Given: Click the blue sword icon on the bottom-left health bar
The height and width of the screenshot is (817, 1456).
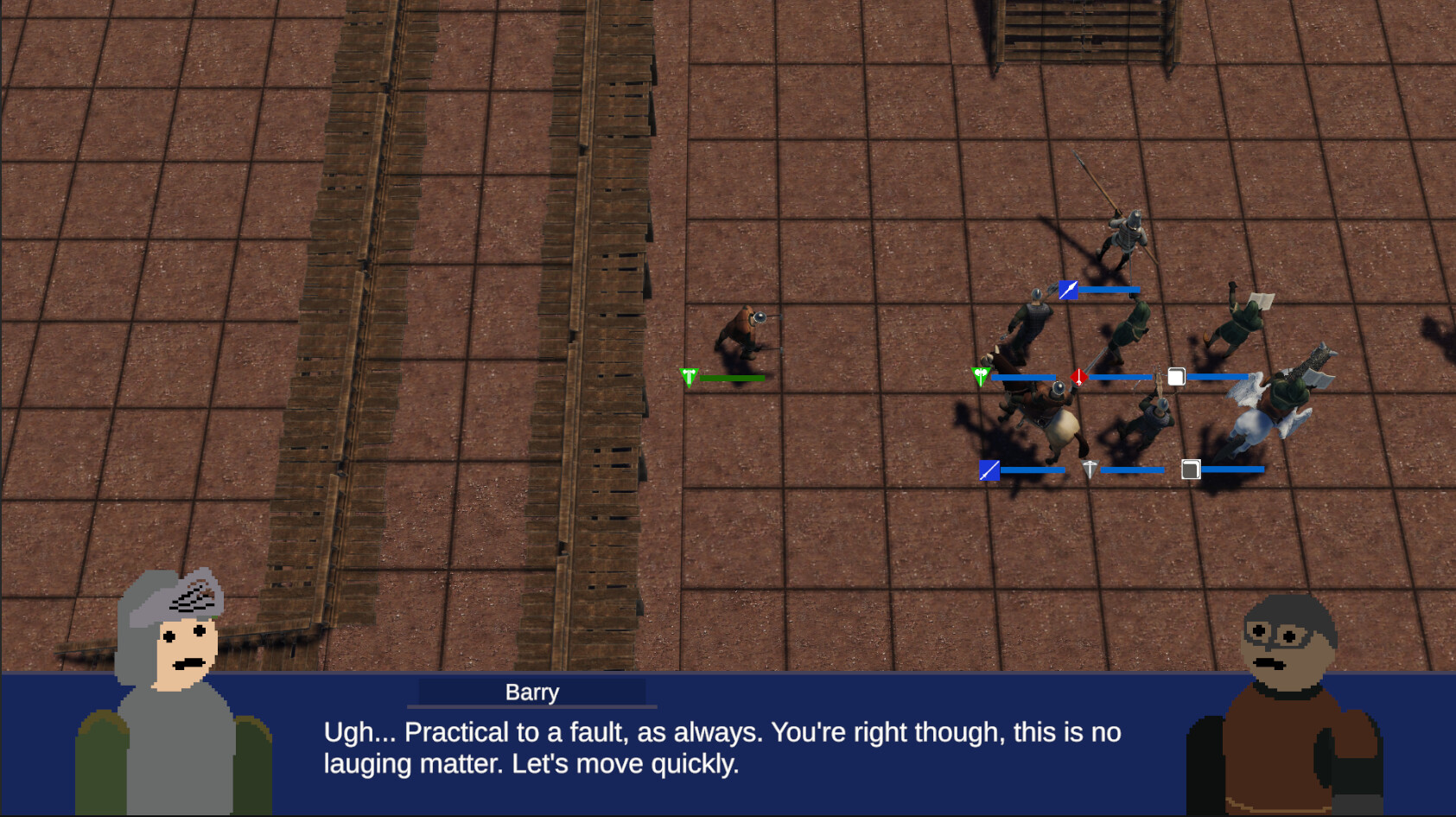Looking at the screenshot, I should (989, 470).
